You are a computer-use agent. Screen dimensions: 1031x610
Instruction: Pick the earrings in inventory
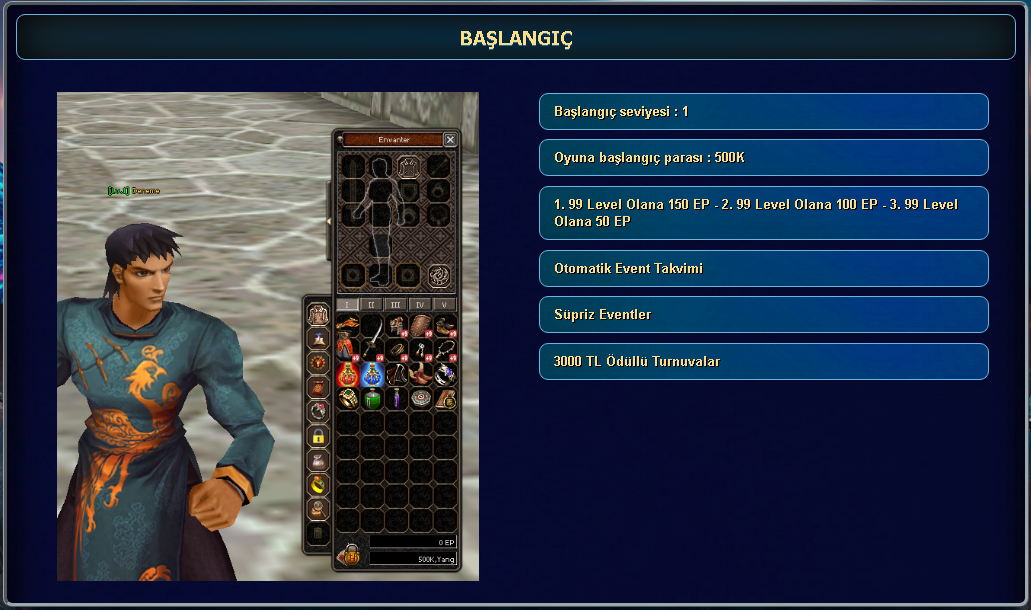coord(421,350)
